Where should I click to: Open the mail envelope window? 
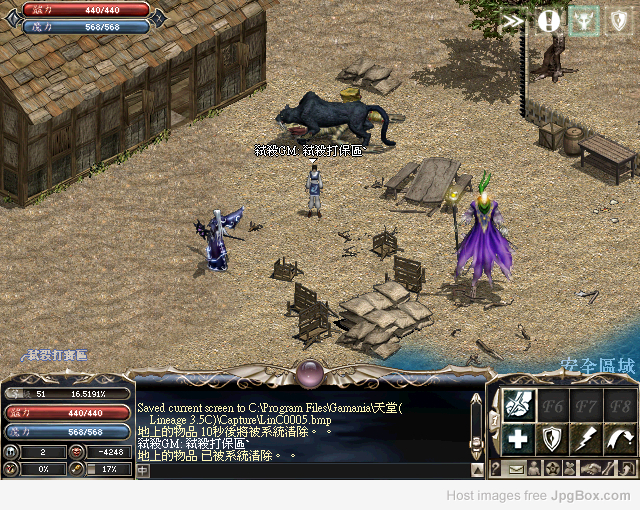click(515, 468)
